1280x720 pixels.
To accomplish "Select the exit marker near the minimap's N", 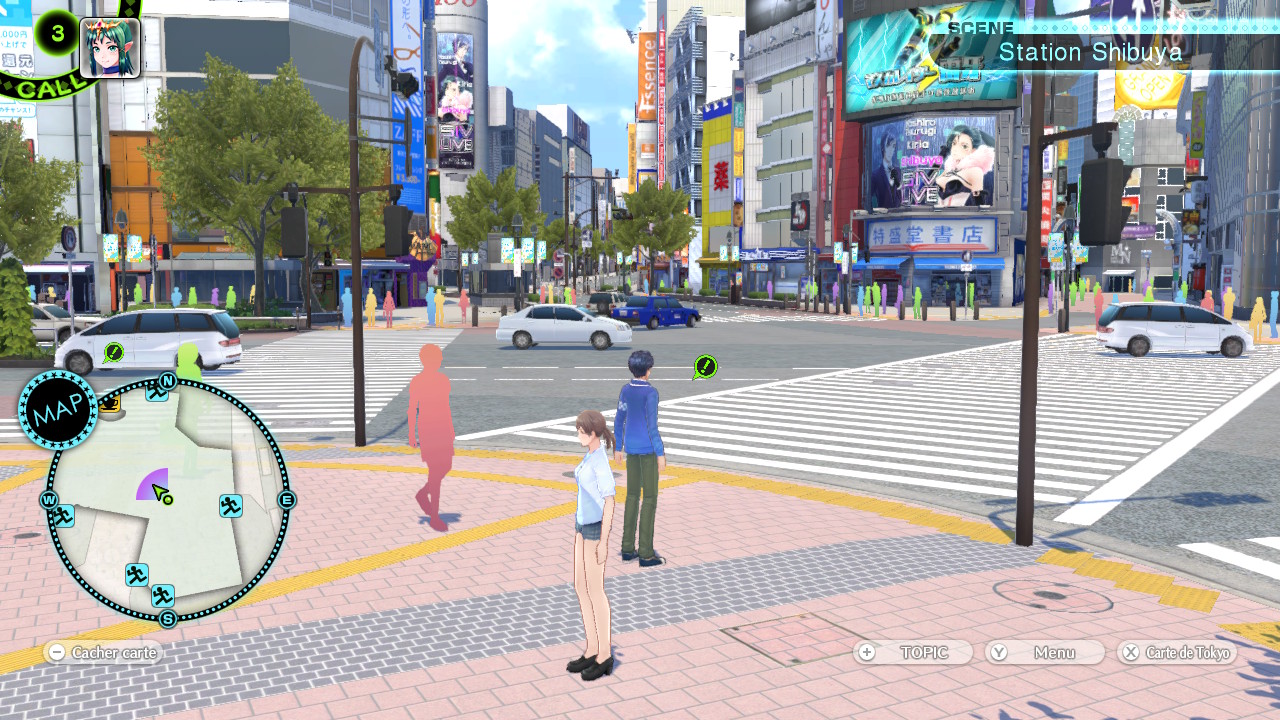I will point(156,392).
